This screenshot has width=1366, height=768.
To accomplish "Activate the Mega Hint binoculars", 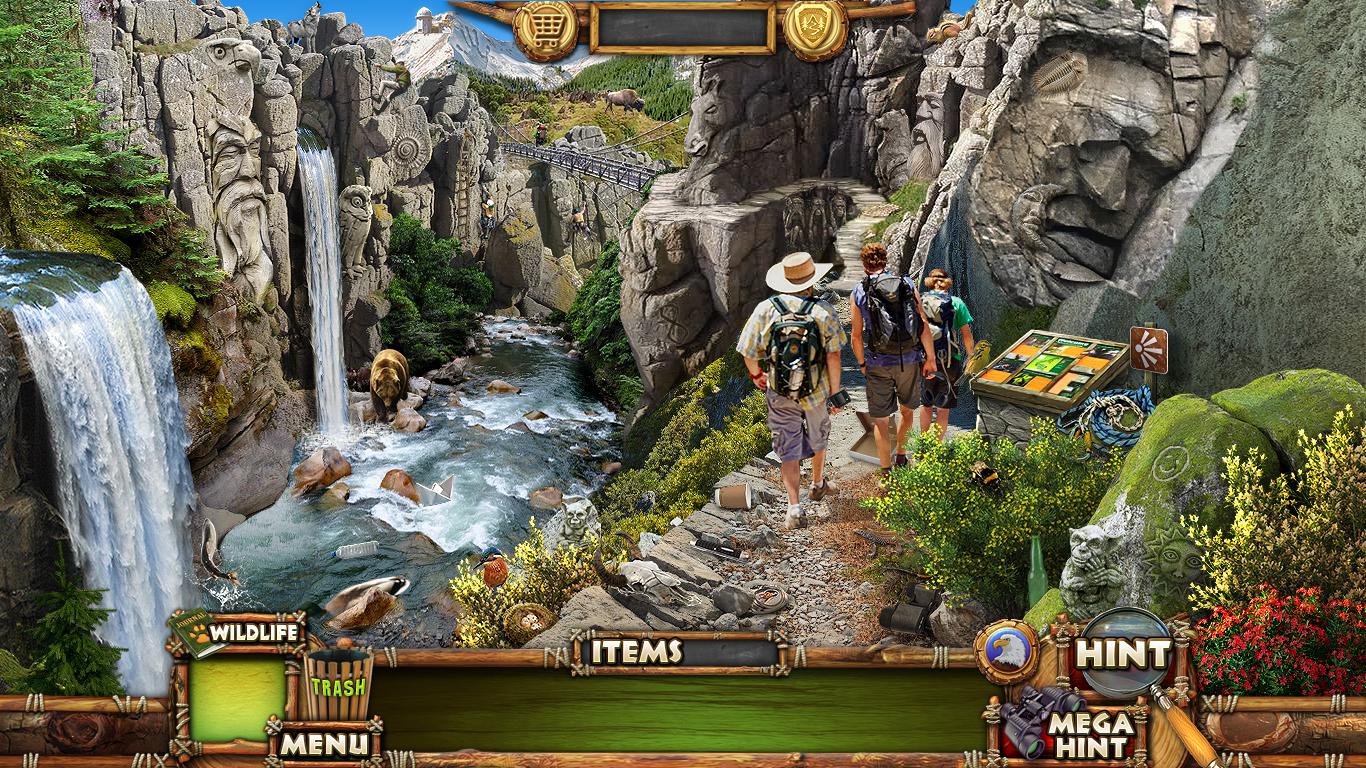I will 1068,727.
